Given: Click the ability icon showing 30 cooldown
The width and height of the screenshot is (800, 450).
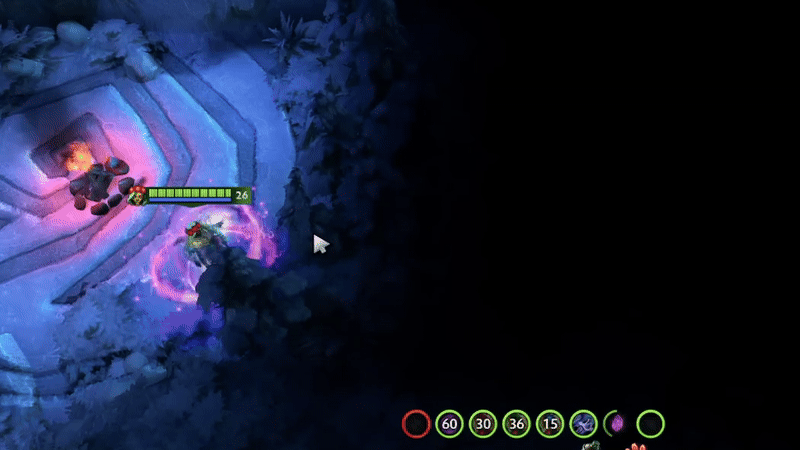Looking at the screenshot, I should pyautogui.click(x=483, y=424).
